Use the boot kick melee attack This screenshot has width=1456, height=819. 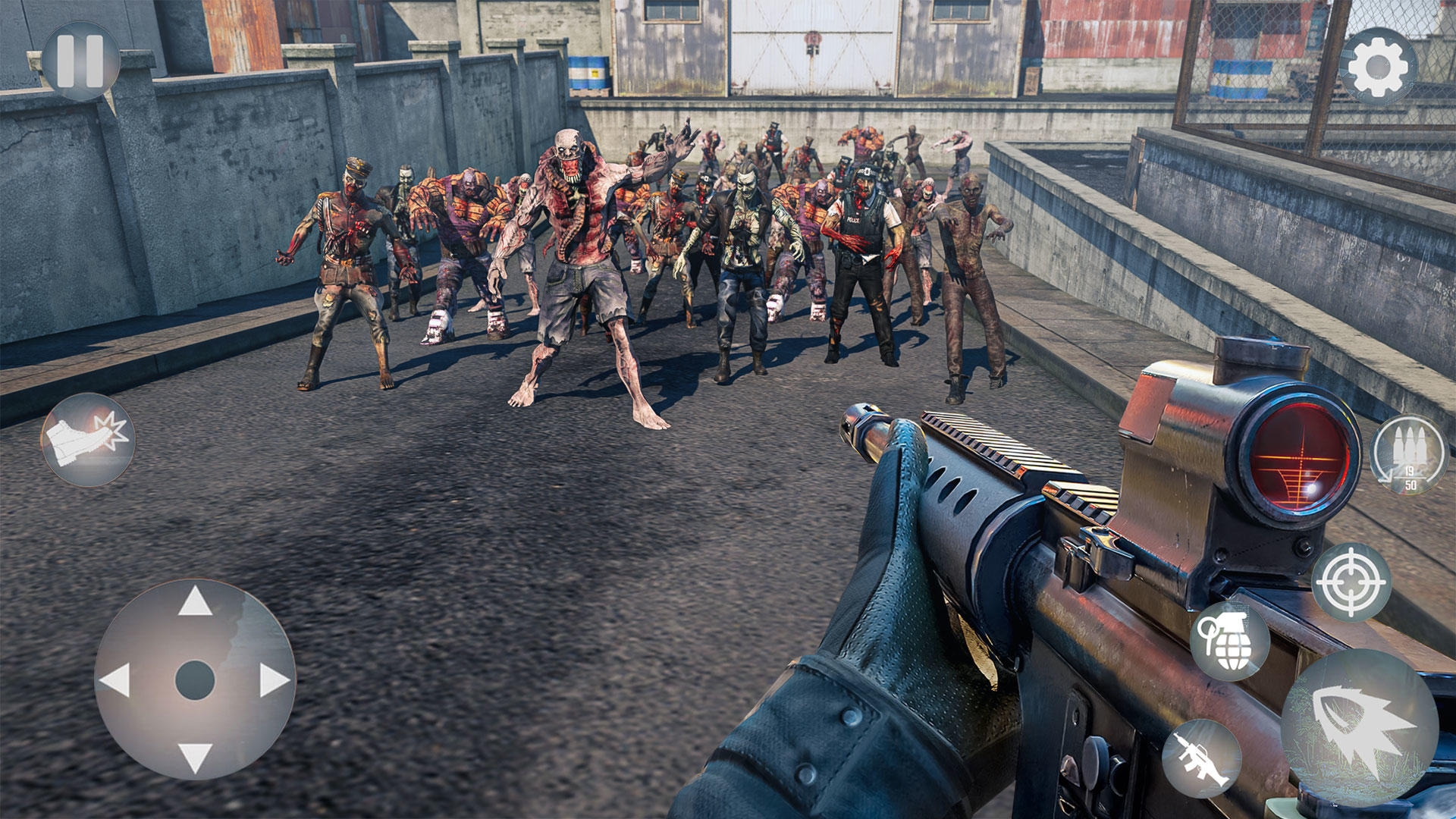point(88,440)
